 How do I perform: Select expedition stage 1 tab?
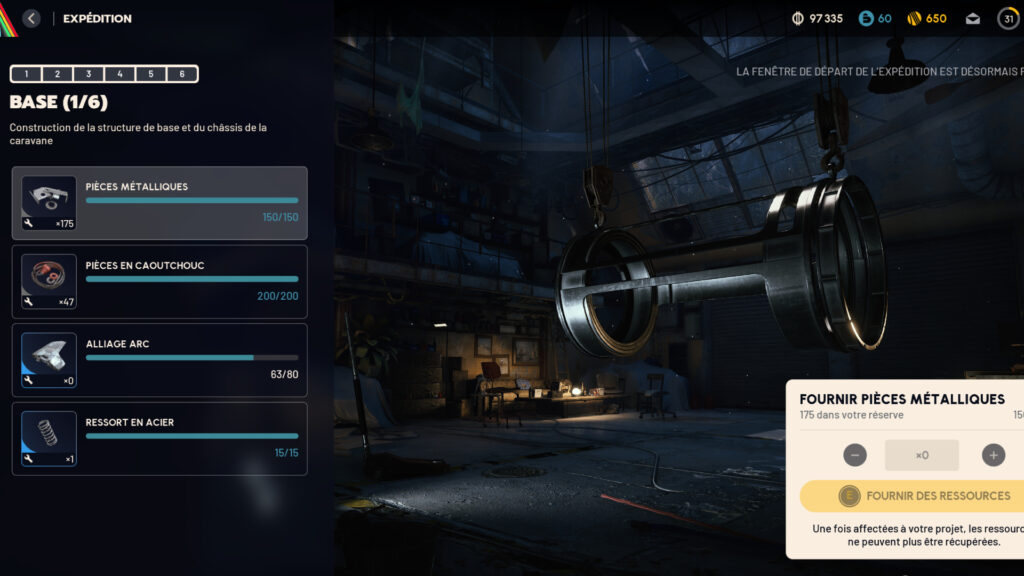26,74
